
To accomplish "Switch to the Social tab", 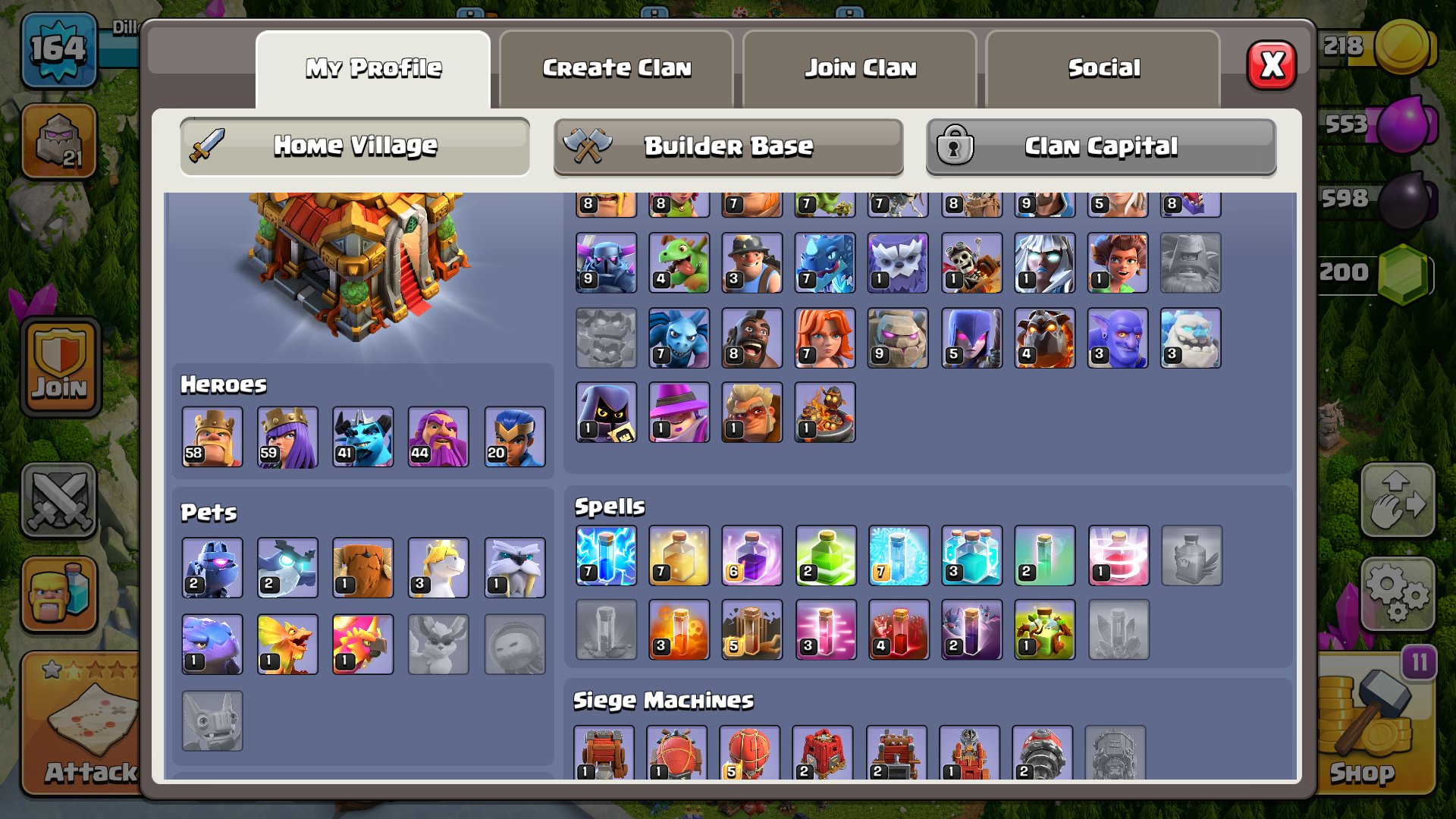I will coord(1104,68).
